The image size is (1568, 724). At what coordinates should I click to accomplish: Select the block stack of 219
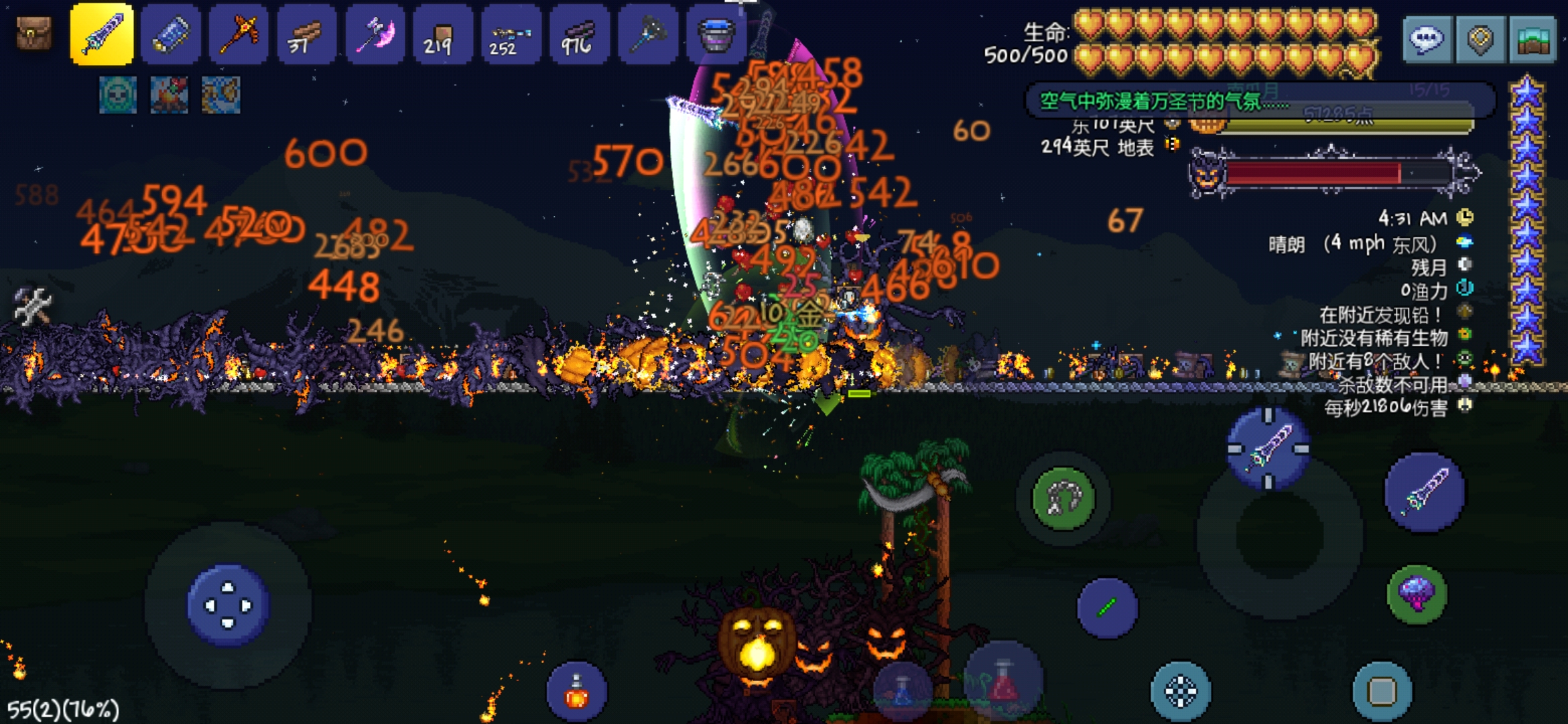click(443, 34)
